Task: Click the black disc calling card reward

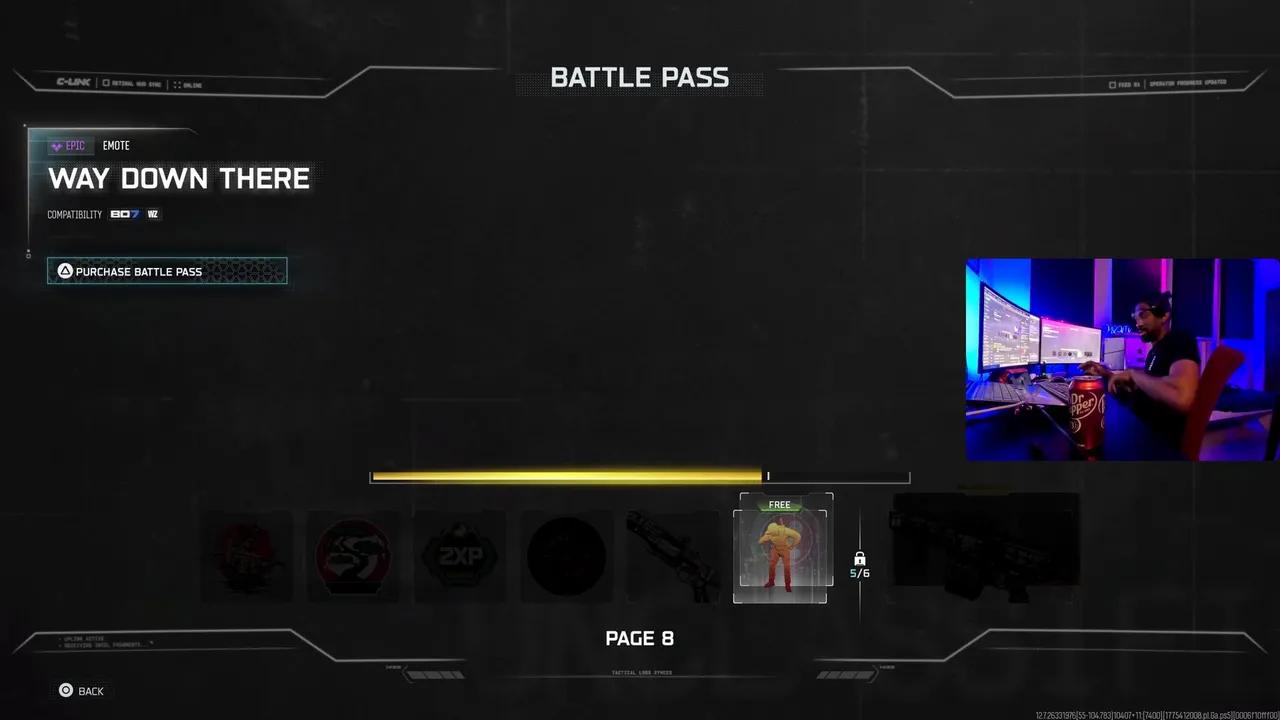Action: click(567, 556)
